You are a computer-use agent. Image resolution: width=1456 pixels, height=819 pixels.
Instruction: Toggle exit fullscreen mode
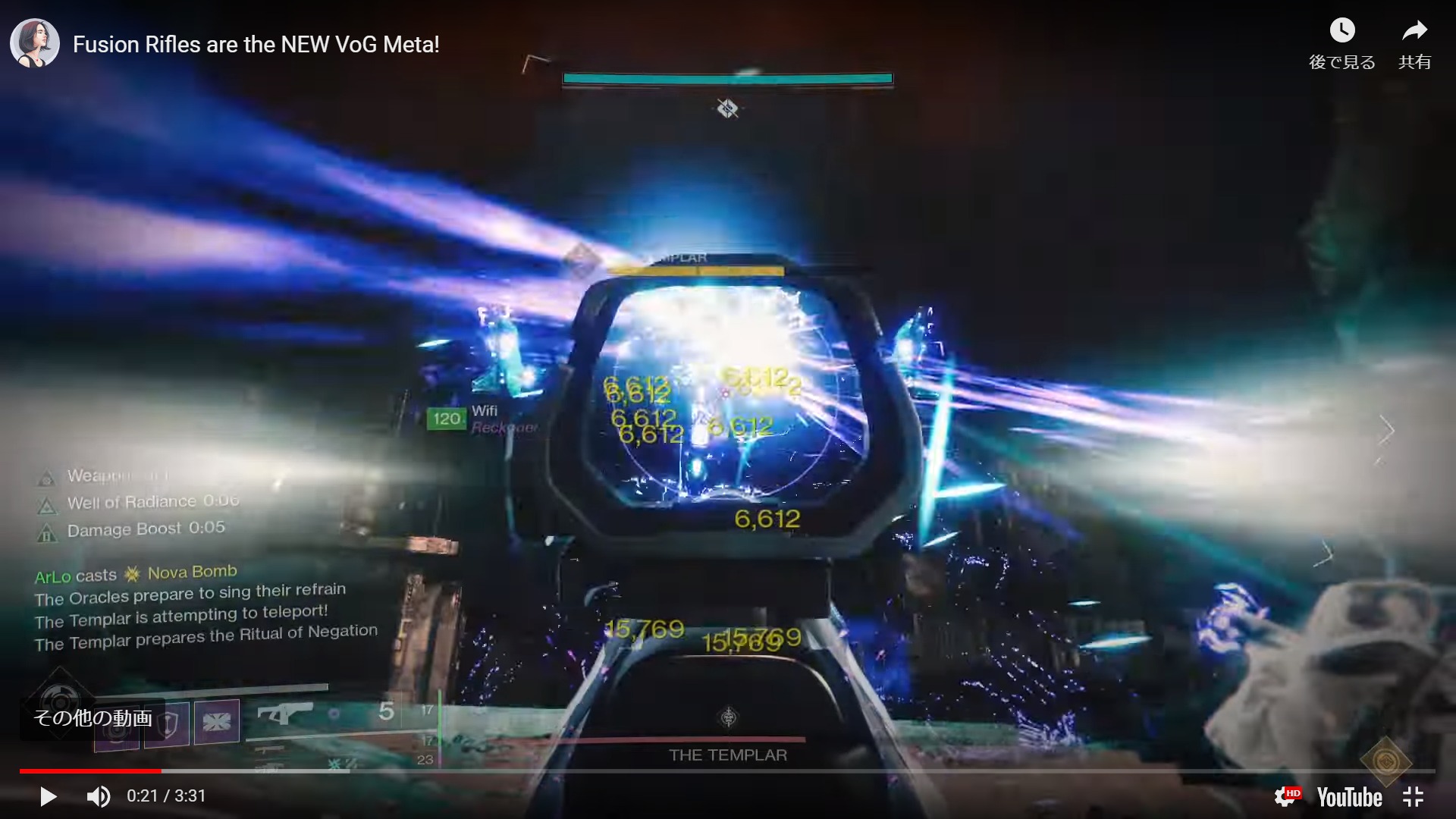coord(1414,796)
